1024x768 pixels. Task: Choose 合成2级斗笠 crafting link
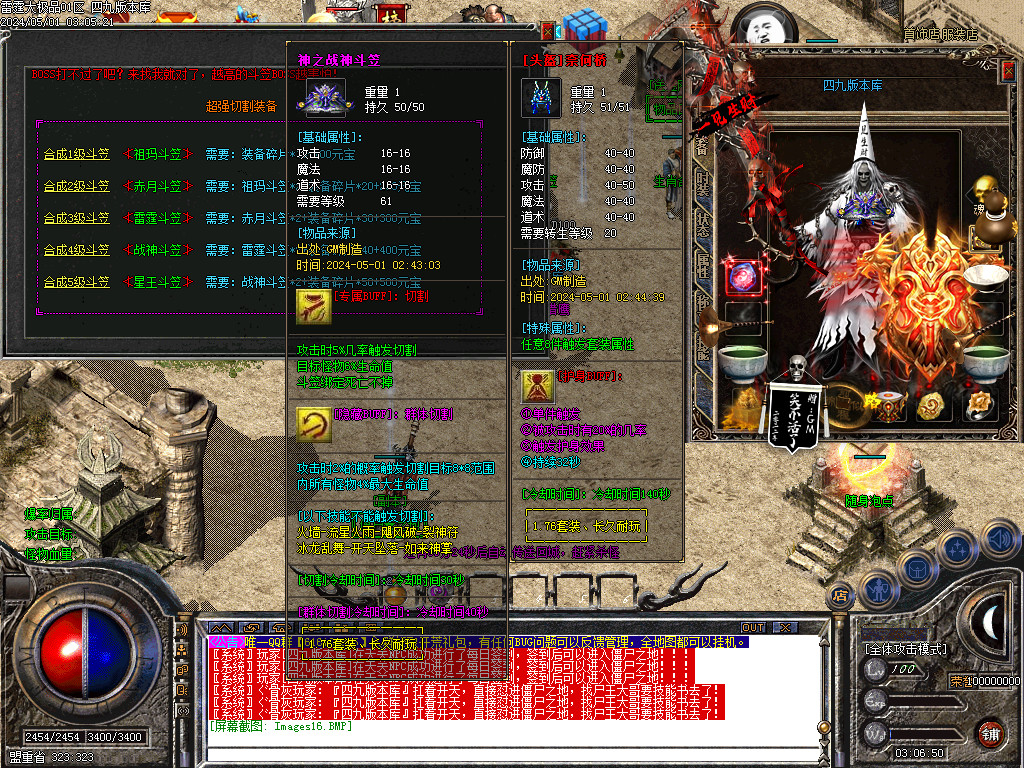click(76, 186)
